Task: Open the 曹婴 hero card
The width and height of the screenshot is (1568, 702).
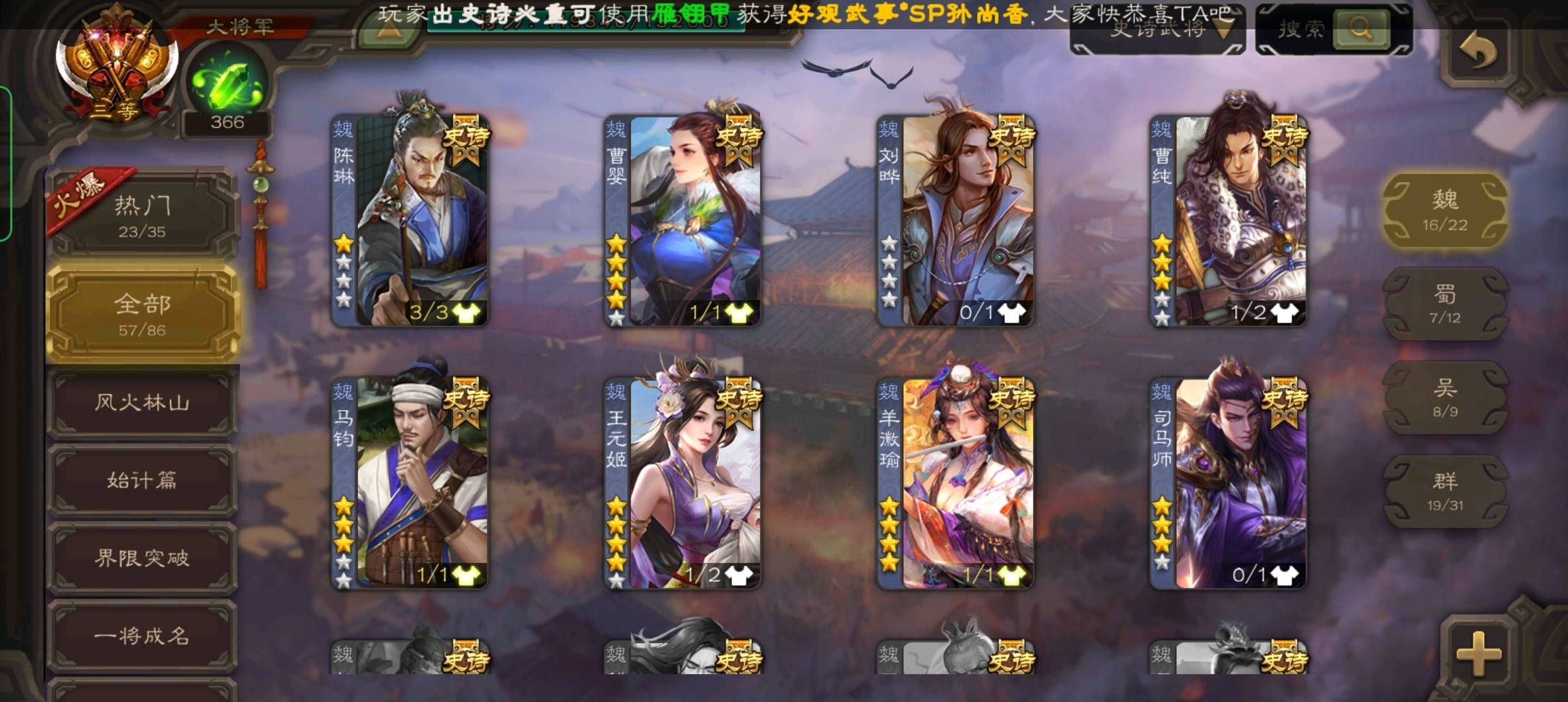Action: (x=683, y=221)
